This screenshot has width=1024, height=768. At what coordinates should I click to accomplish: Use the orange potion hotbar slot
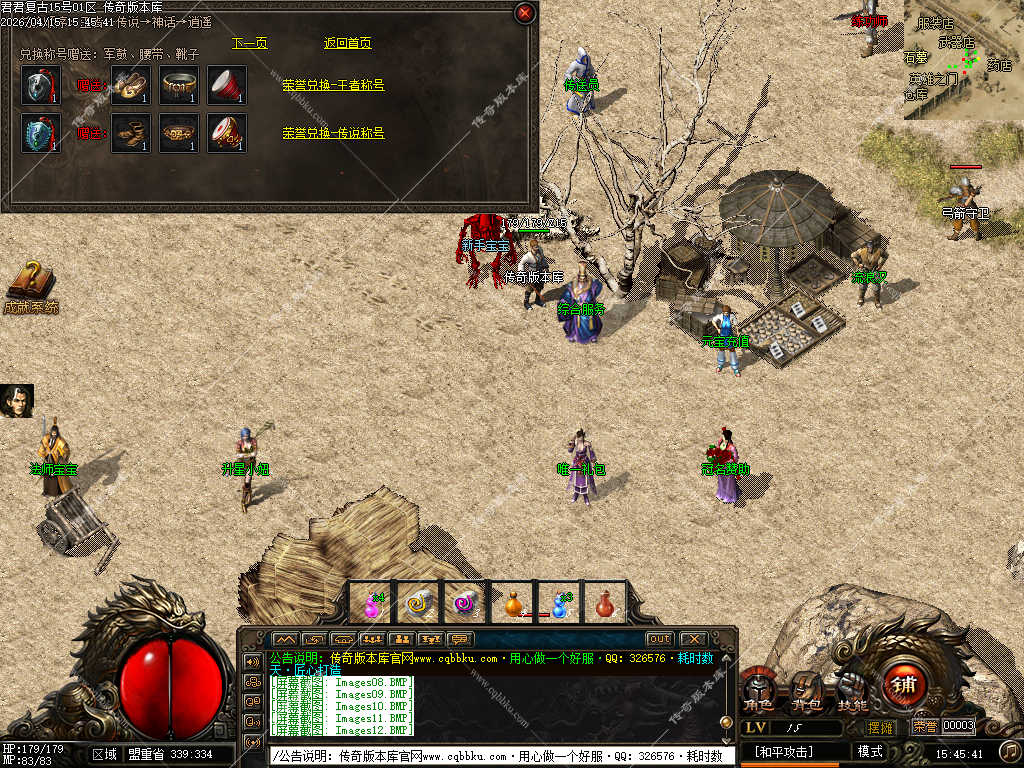coord(513,603)
